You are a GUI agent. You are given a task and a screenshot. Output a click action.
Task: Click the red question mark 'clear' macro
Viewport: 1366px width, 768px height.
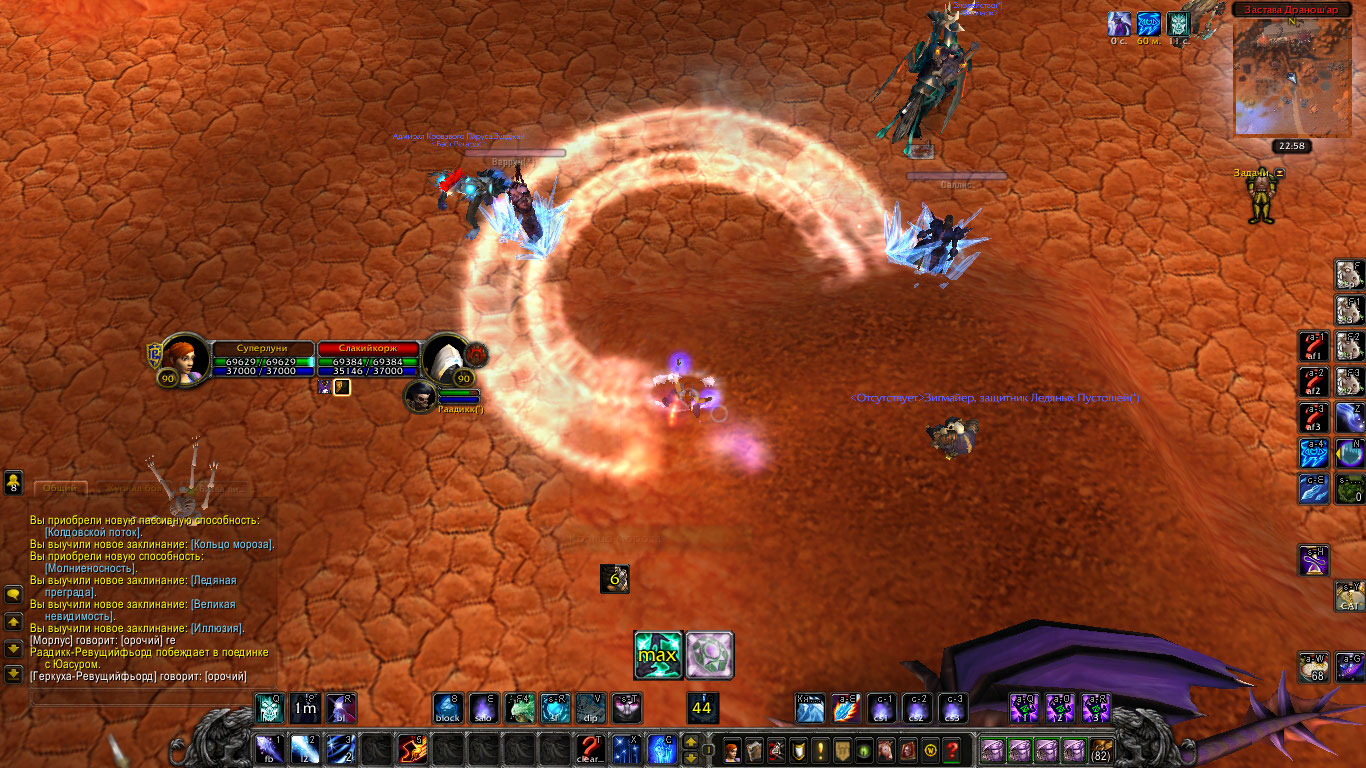590,748
